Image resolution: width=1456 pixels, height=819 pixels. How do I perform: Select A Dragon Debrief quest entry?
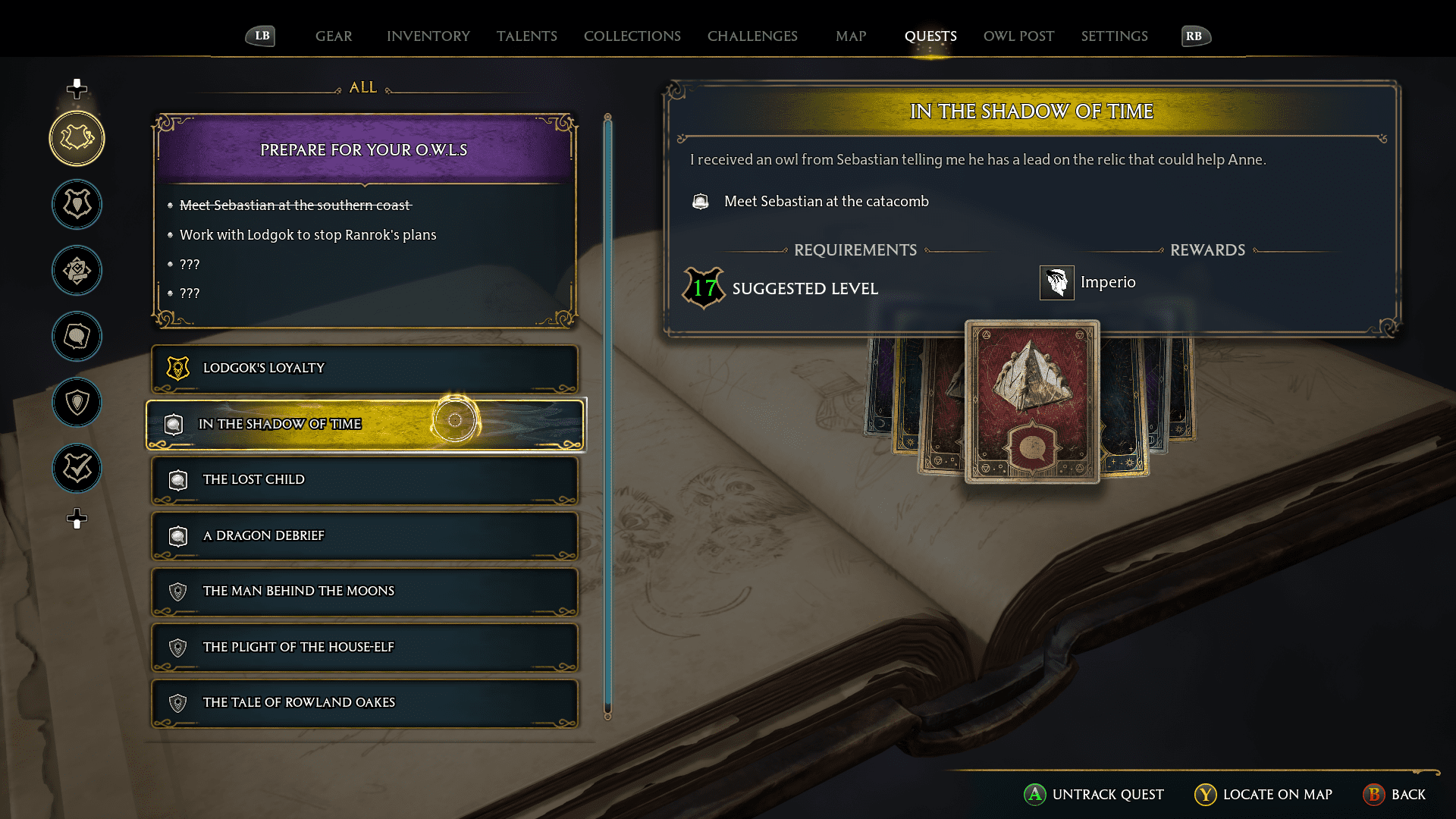pos(364,535)
